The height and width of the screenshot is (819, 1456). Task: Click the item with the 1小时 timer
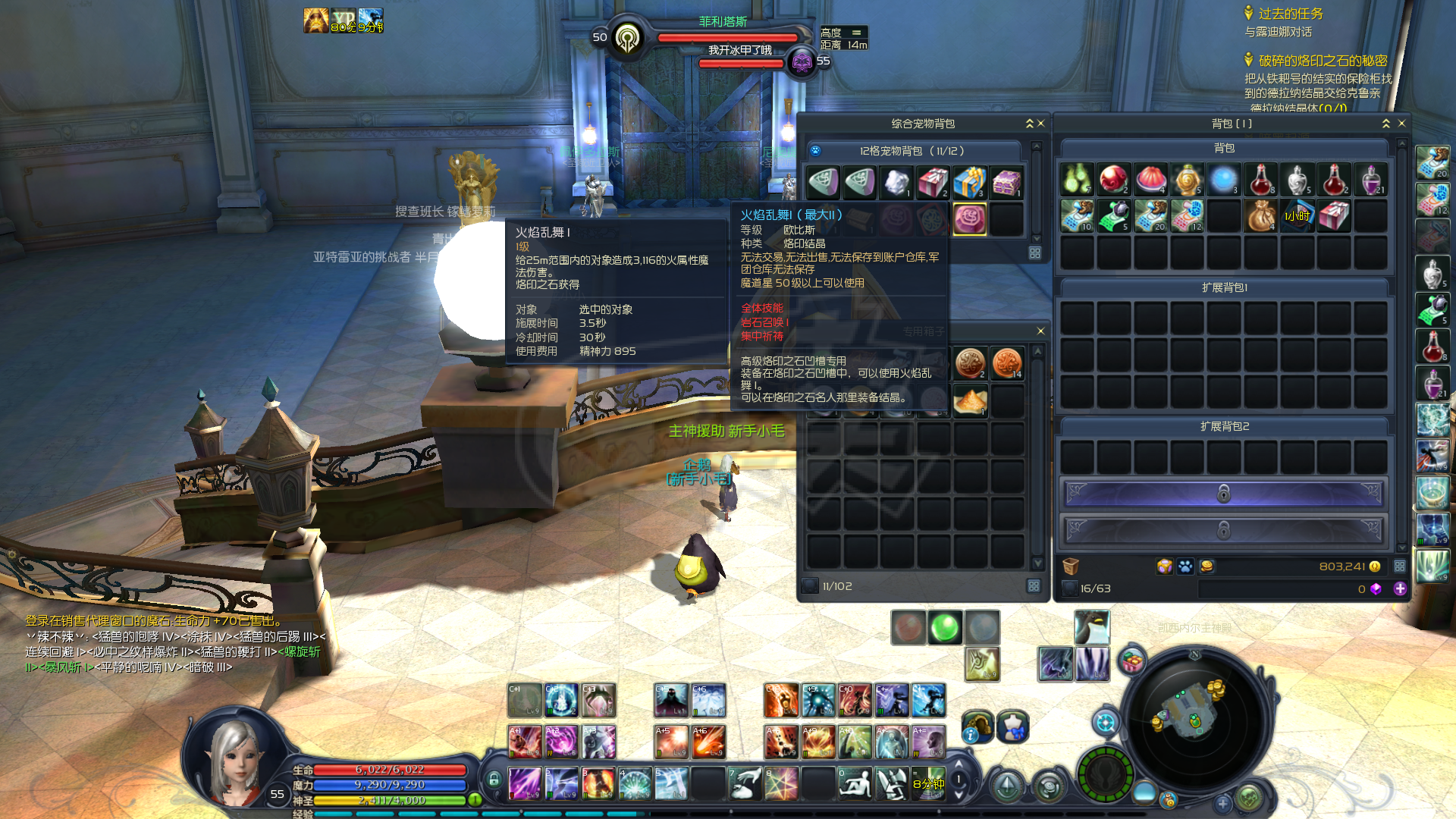[1297, 216]
